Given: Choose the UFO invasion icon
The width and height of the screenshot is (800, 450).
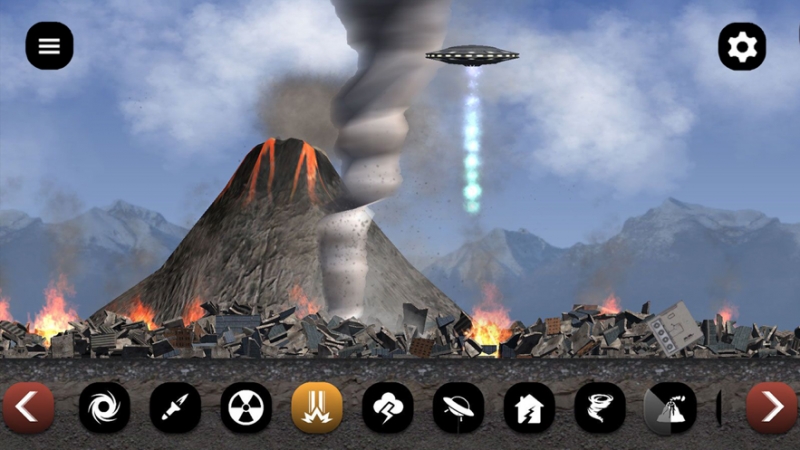Looking at the screenshot, I should pyautogui.click(x=458, y=408).
